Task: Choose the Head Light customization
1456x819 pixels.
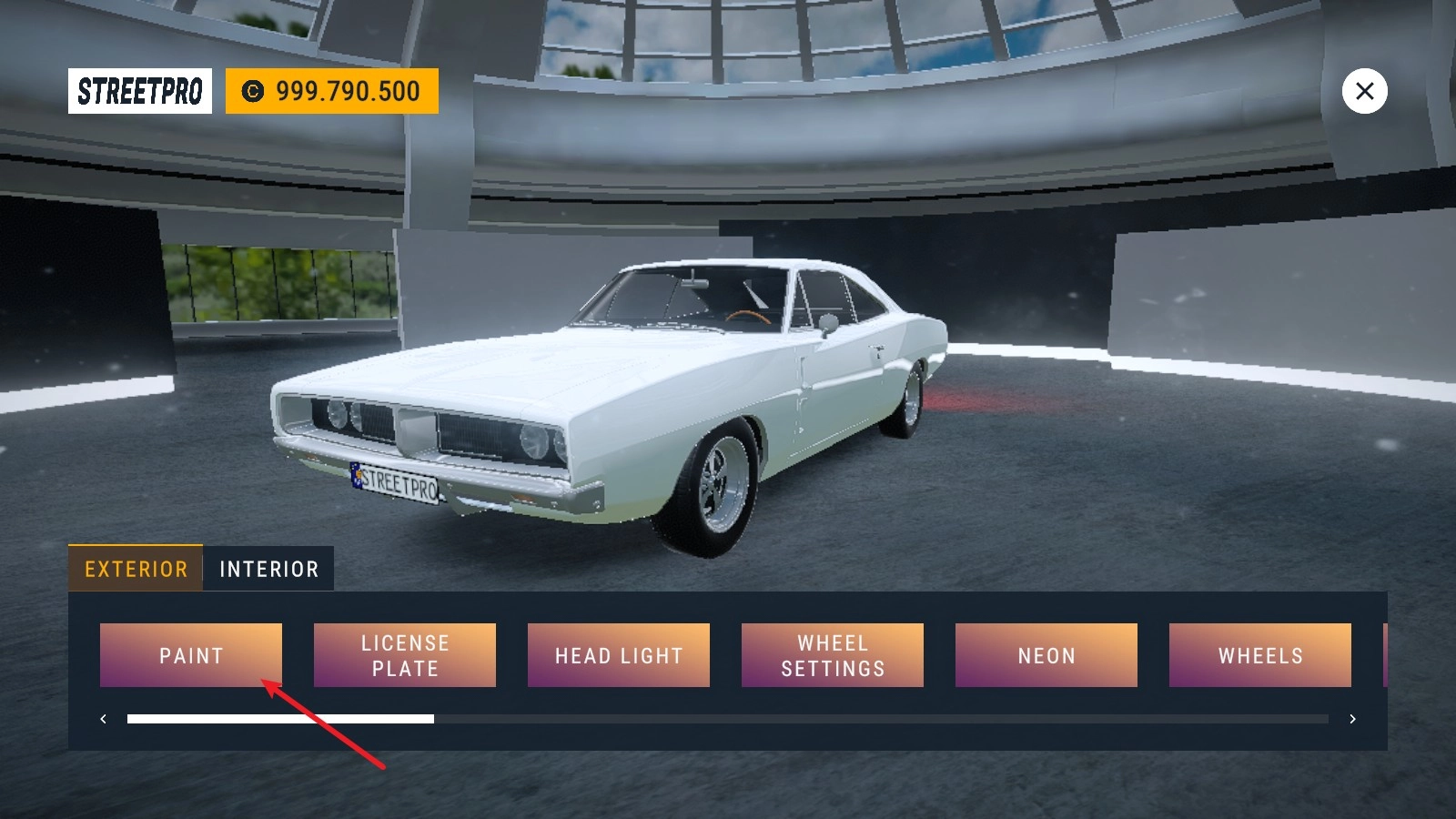Action: click(619, 655)
